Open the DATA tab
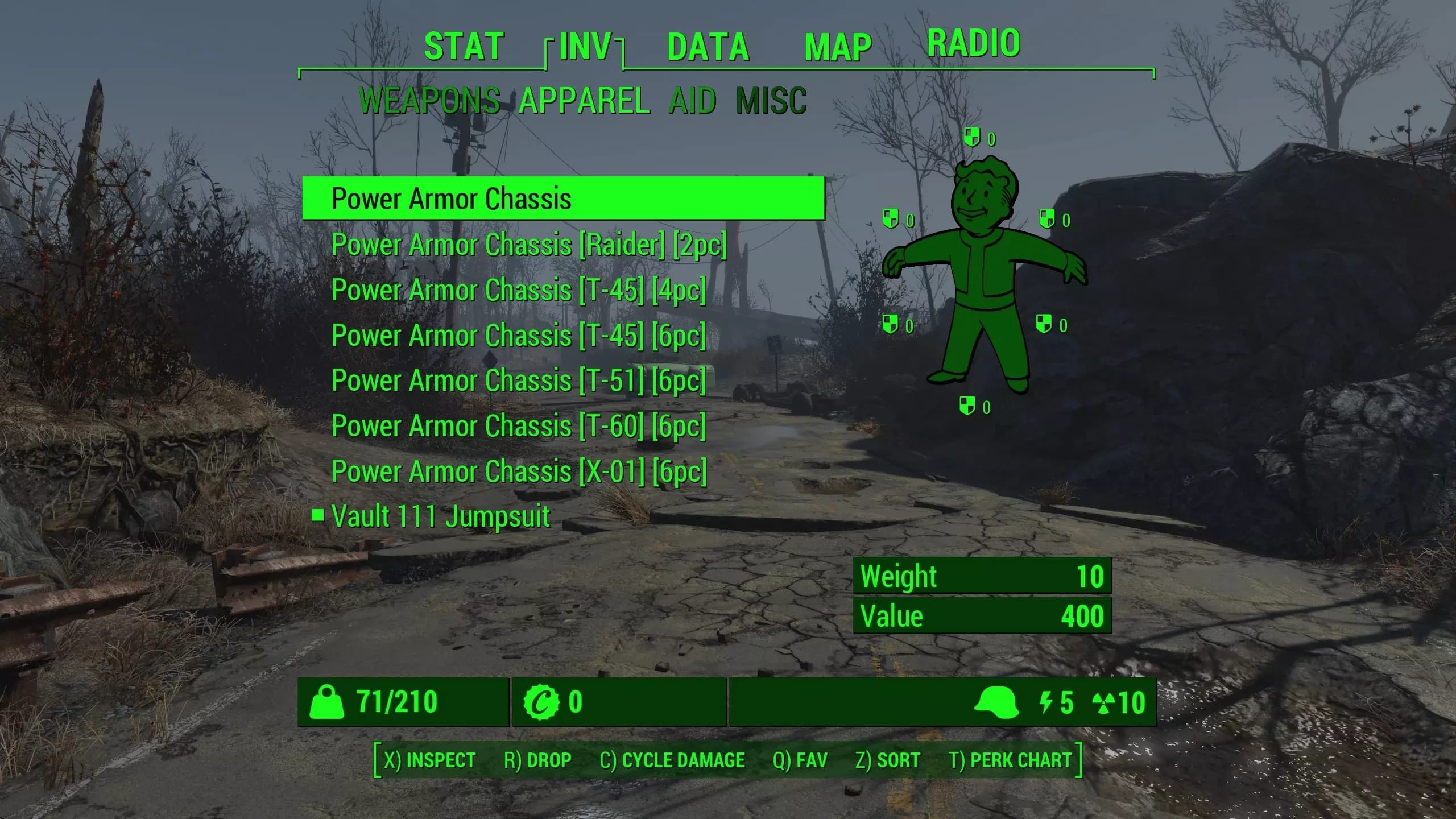 (x=708, y=47)
